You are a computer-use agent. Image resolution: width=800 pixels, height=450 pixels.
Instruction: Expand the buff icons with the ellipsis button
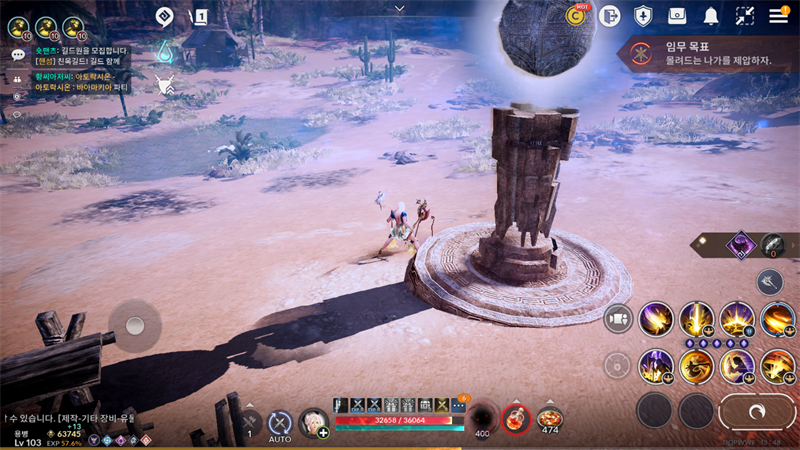click(x=459, y=405)
